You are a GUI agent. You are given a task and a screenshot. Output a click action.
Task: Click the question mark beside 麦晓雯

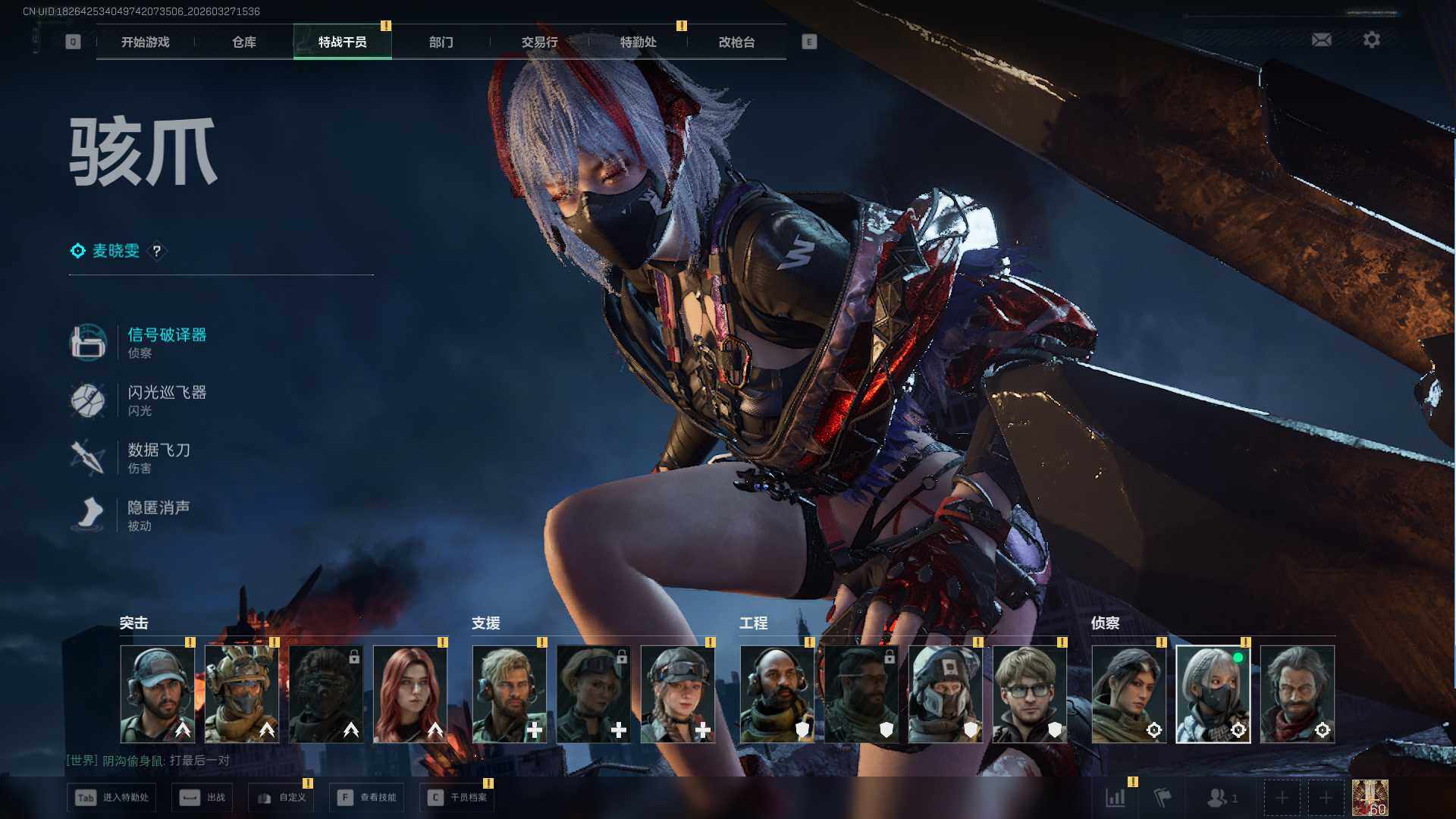(157, 251)
